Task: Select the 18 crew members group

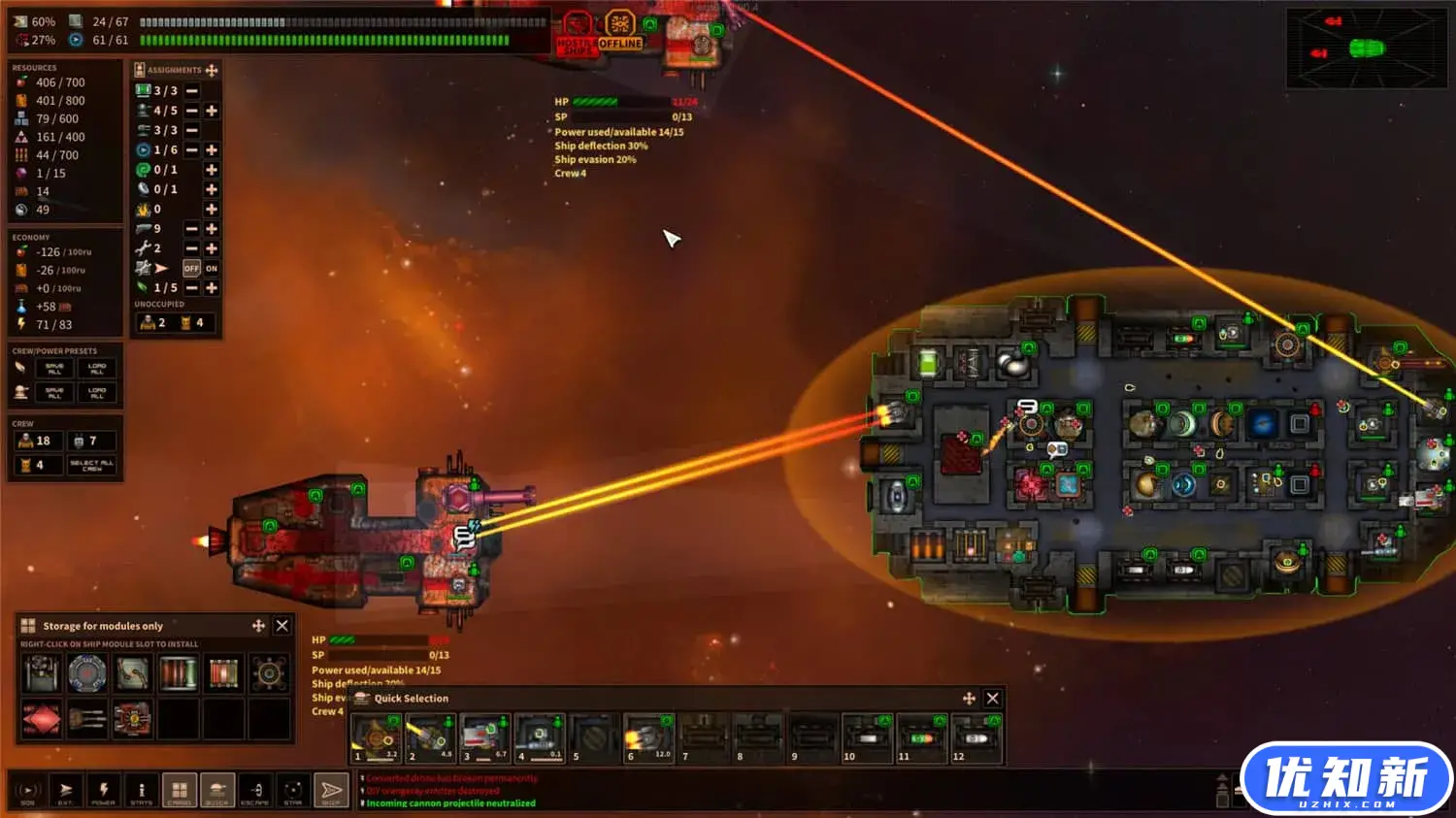Action: tap(36, 441)
